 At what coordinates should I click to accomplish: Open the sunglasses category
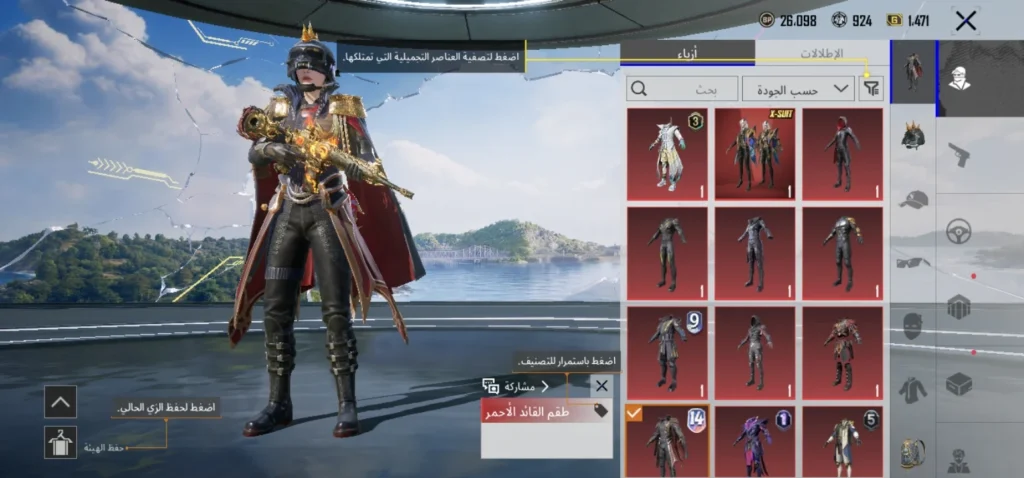[x=912, y=263]
